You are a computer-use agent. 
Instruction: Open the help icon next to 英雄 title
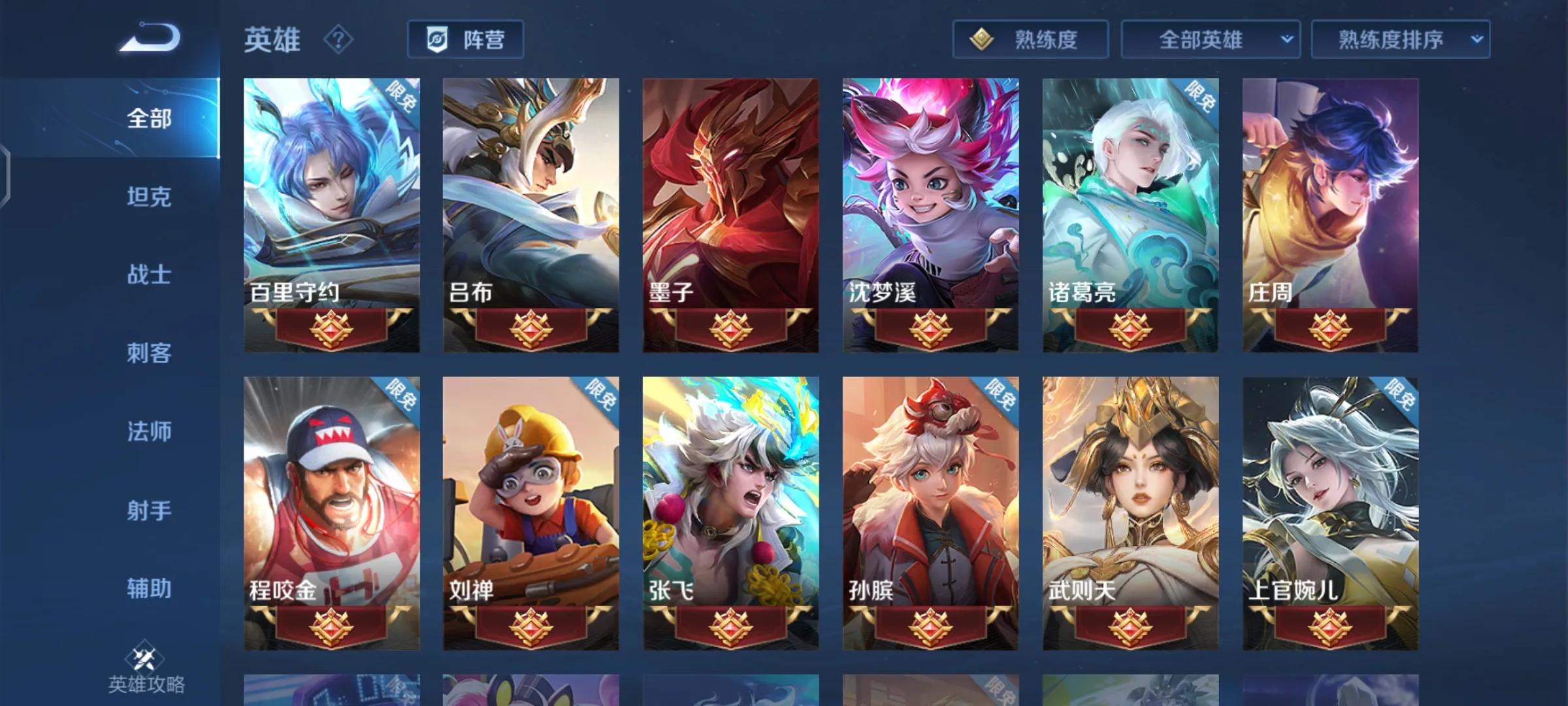337,39
